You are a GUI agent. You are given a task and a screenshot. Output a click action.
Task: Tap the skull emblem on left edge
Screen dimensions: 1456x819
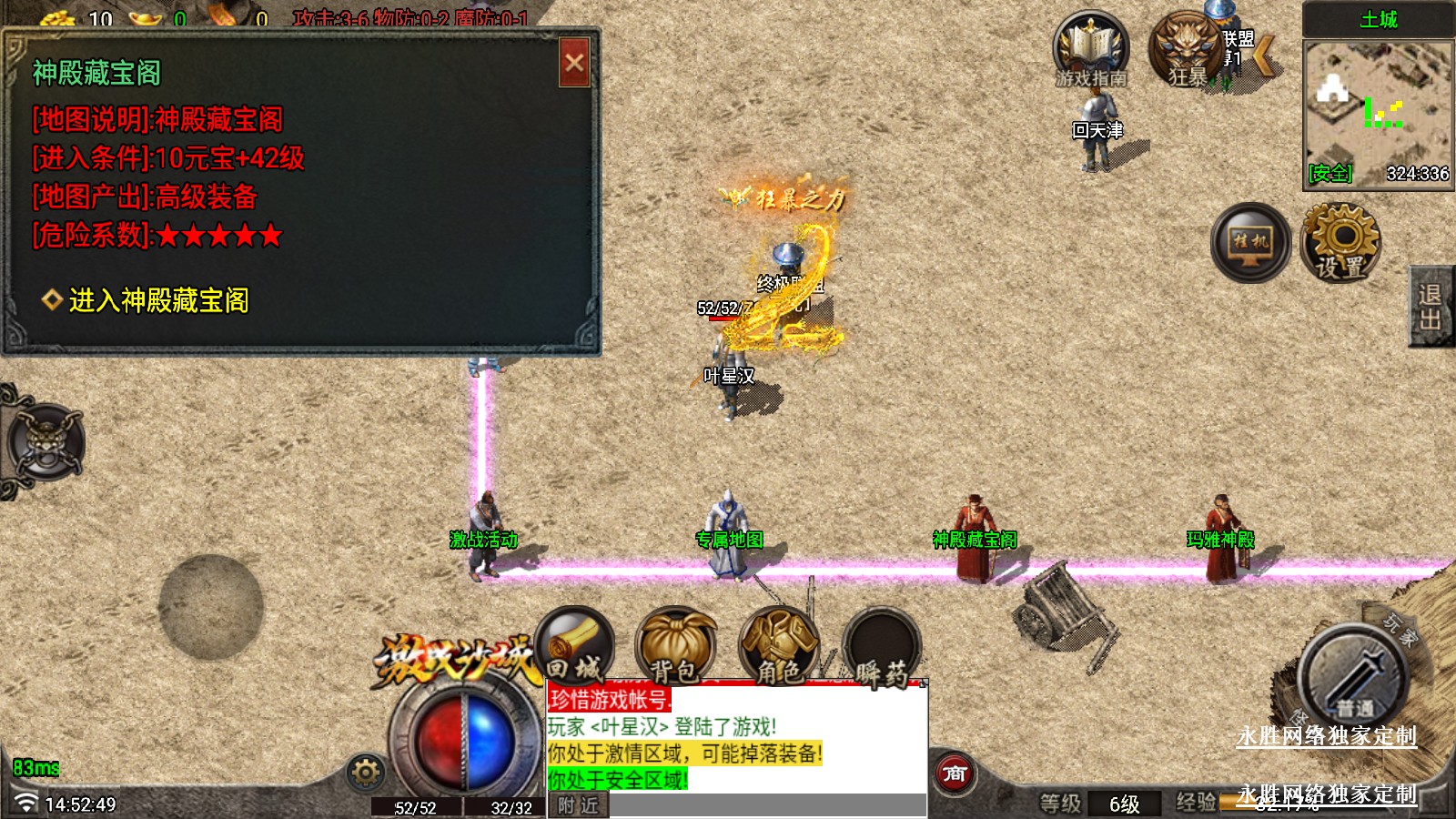pos(45,443)
